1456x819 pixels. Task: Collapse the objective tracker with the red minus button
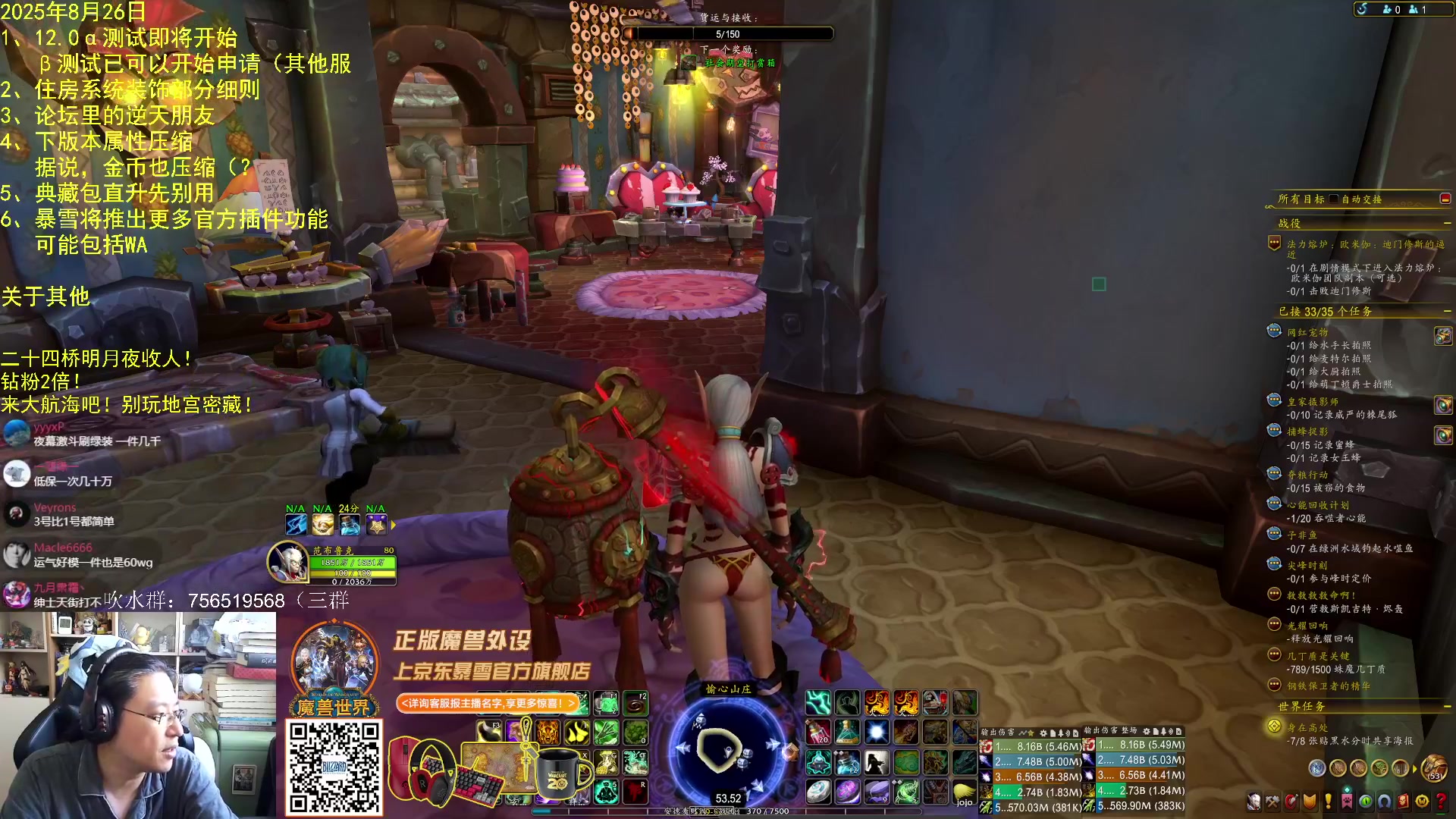(1445, 199)
